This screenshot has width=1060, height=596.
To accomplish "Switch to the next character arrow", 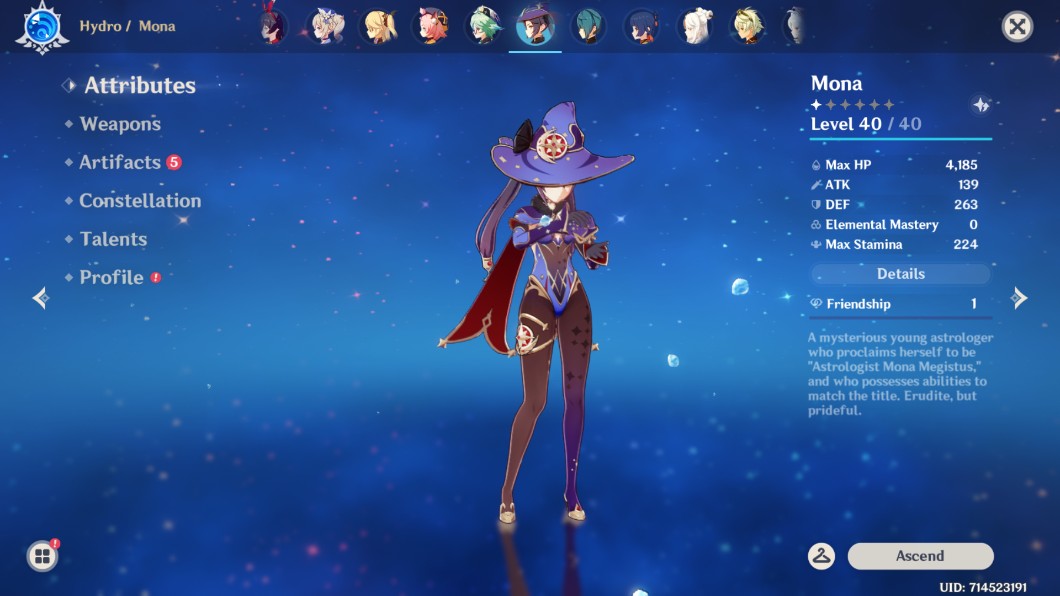I will pos(1019,298).
